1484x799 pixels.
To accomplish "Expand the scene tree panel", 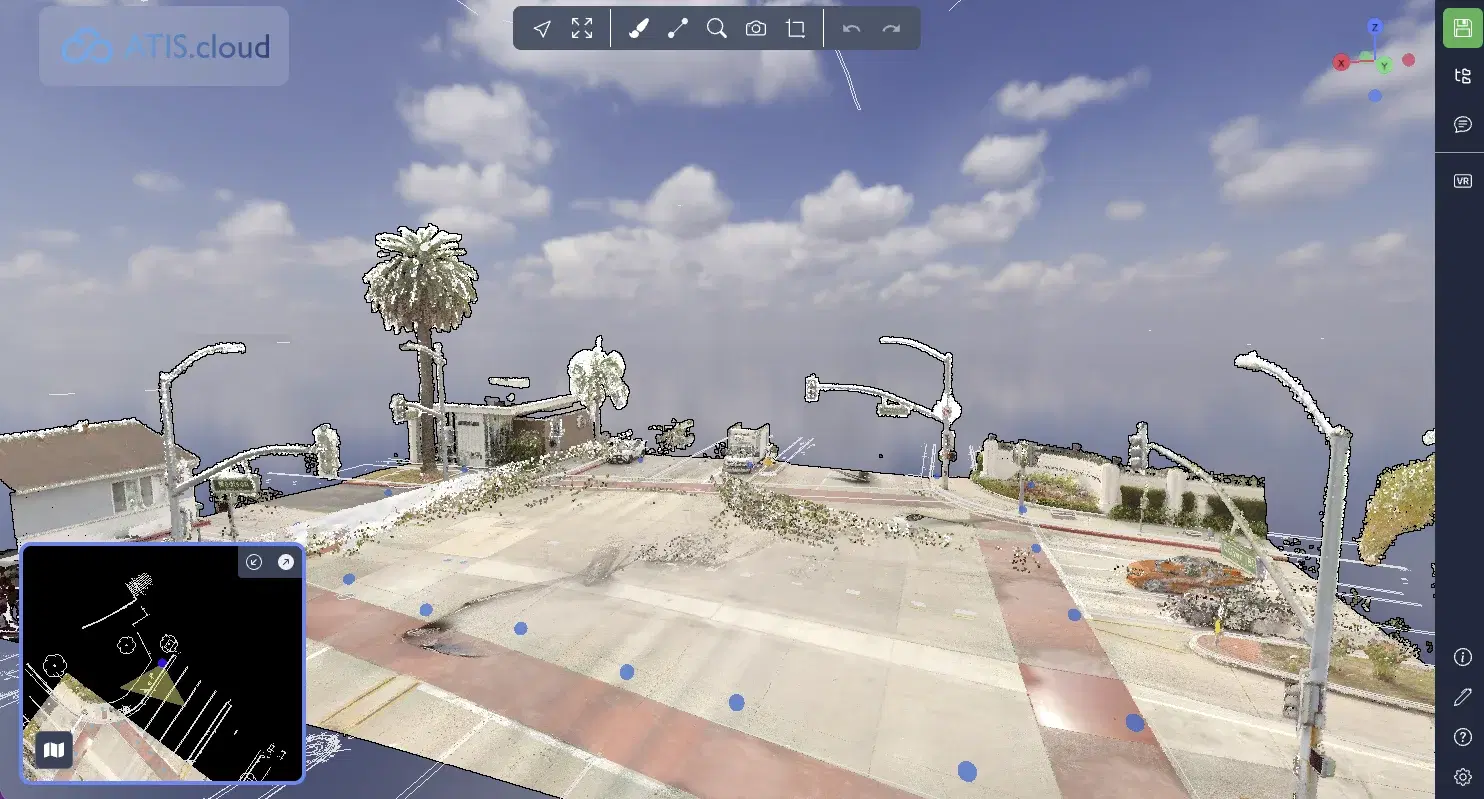I will (x=1462, y=73).
